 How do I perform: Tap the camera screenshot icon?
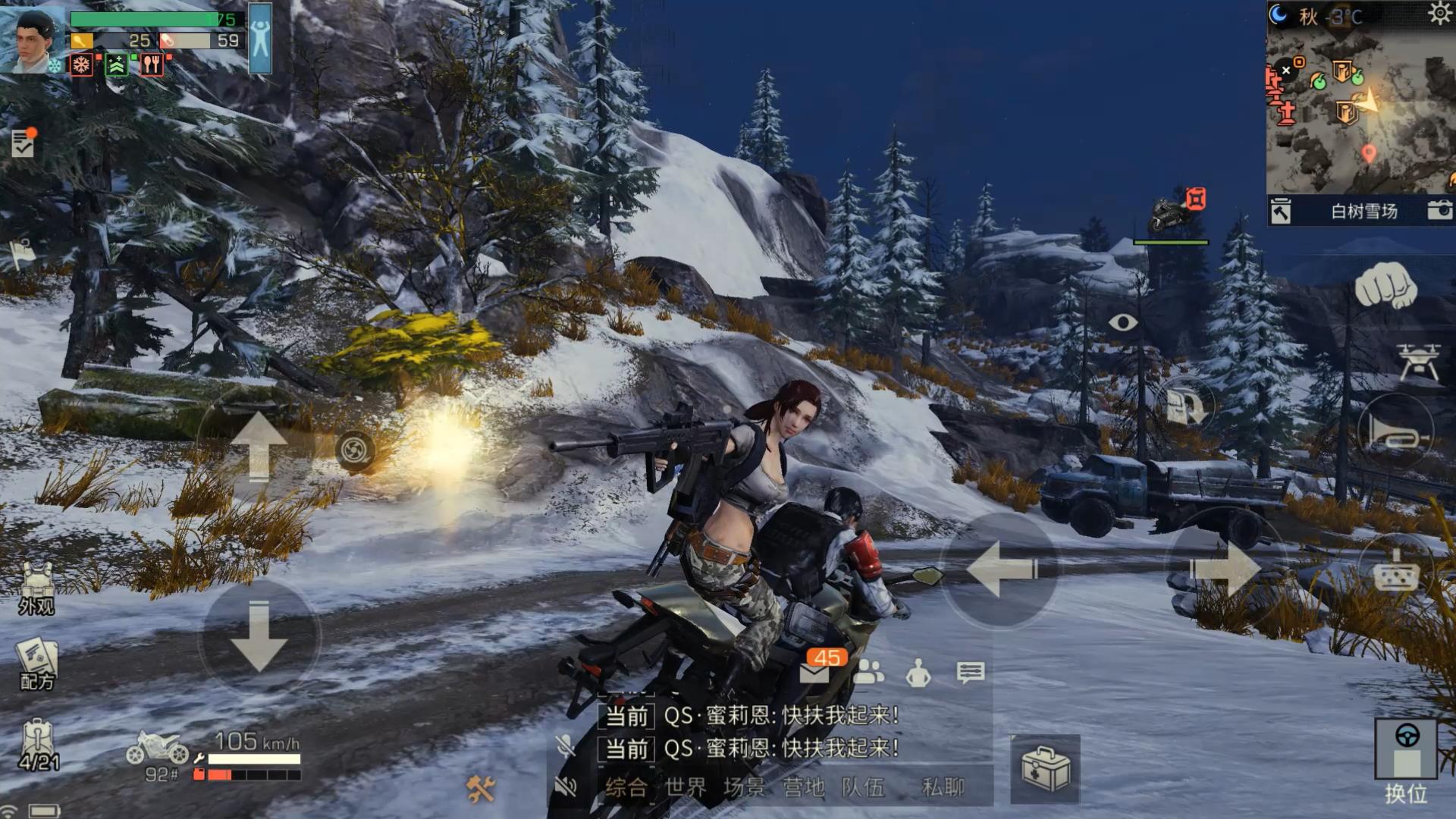pyautogui.click(x=1439, y=210)
